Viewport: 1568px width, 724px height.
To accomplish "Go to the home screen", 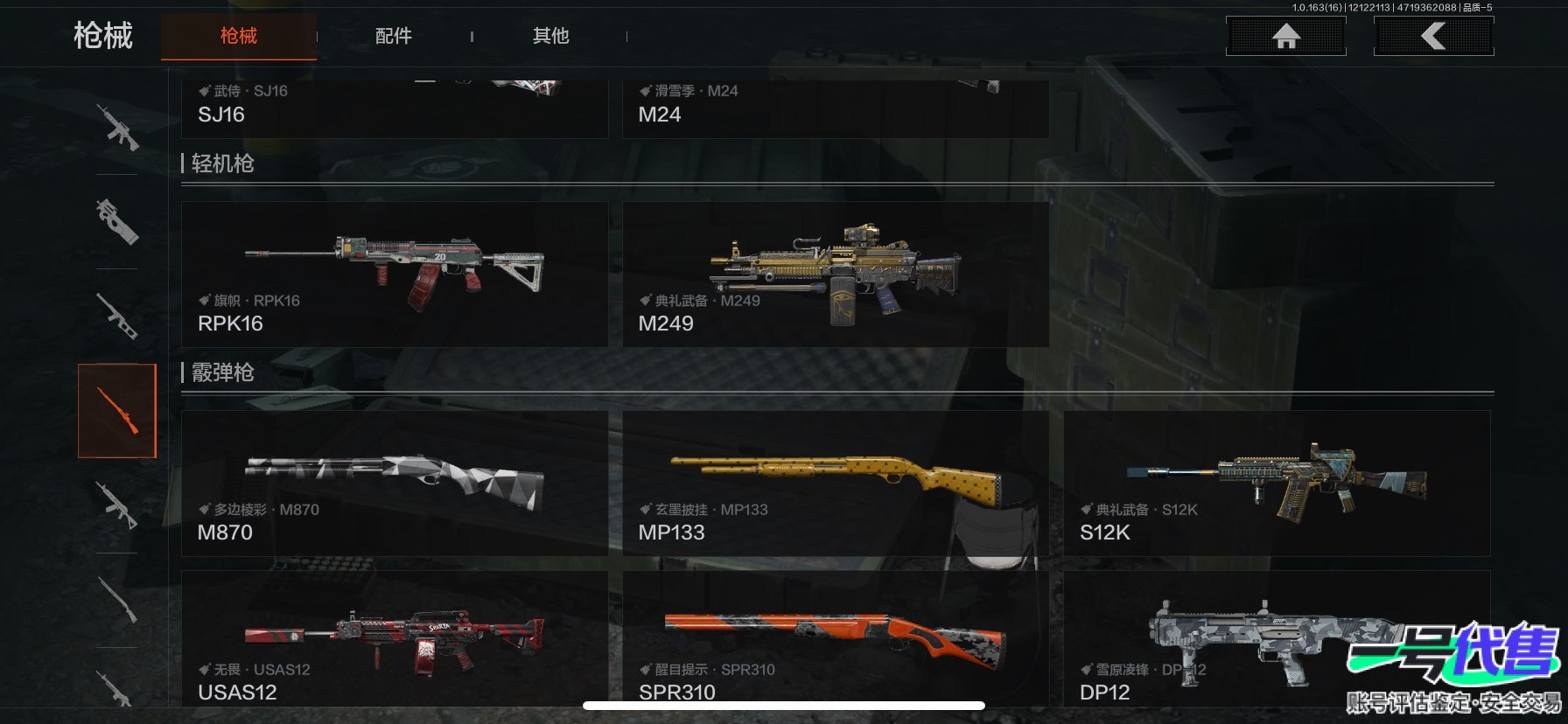I will pyautogui.click(x=1285, y=36).
